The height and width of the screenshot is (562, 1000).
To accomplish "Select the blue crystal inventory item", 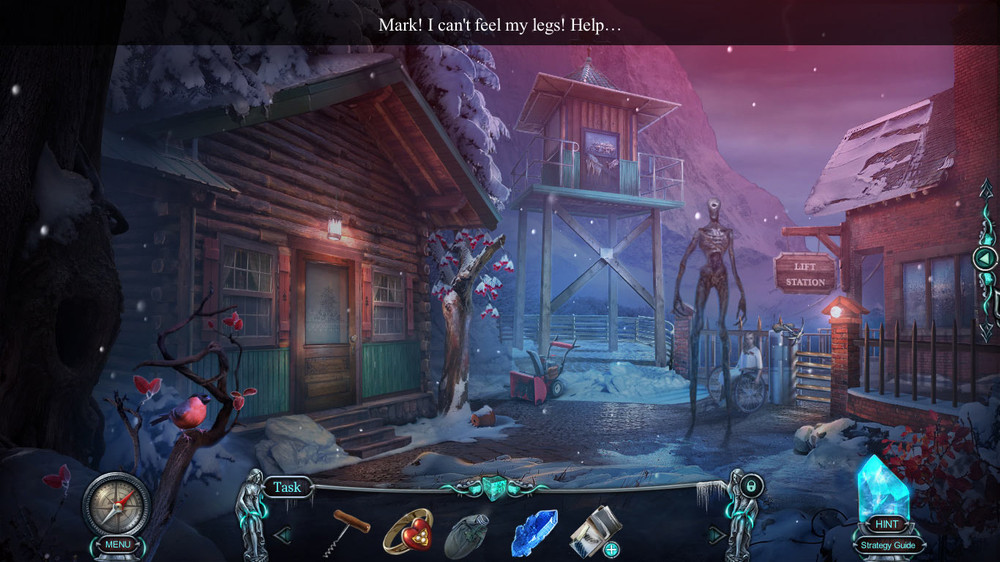I will point(534,532).
